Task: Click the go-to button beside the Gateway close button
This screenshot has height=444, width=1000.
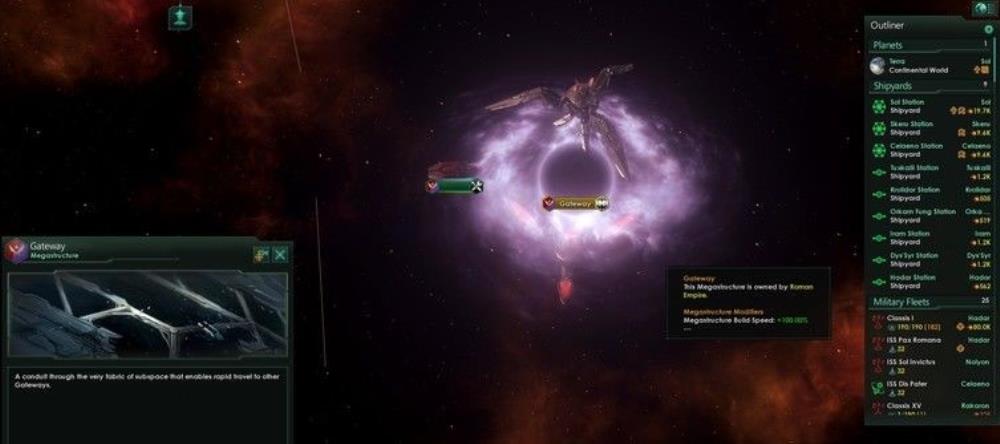Action: point(261,255)
